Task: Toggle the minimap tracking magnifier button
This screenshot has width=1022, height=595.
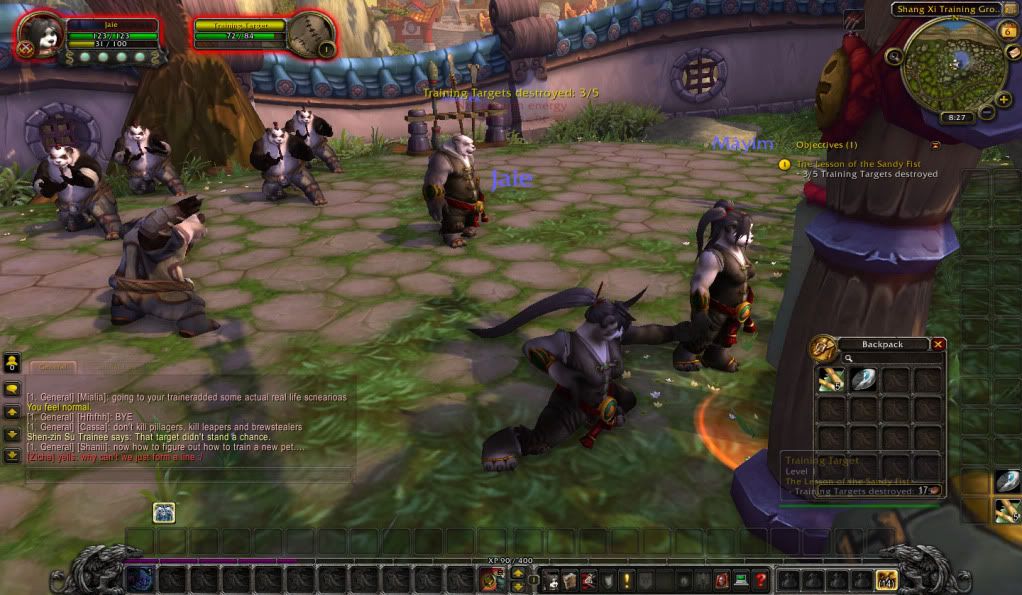Action: coord(893,57)
